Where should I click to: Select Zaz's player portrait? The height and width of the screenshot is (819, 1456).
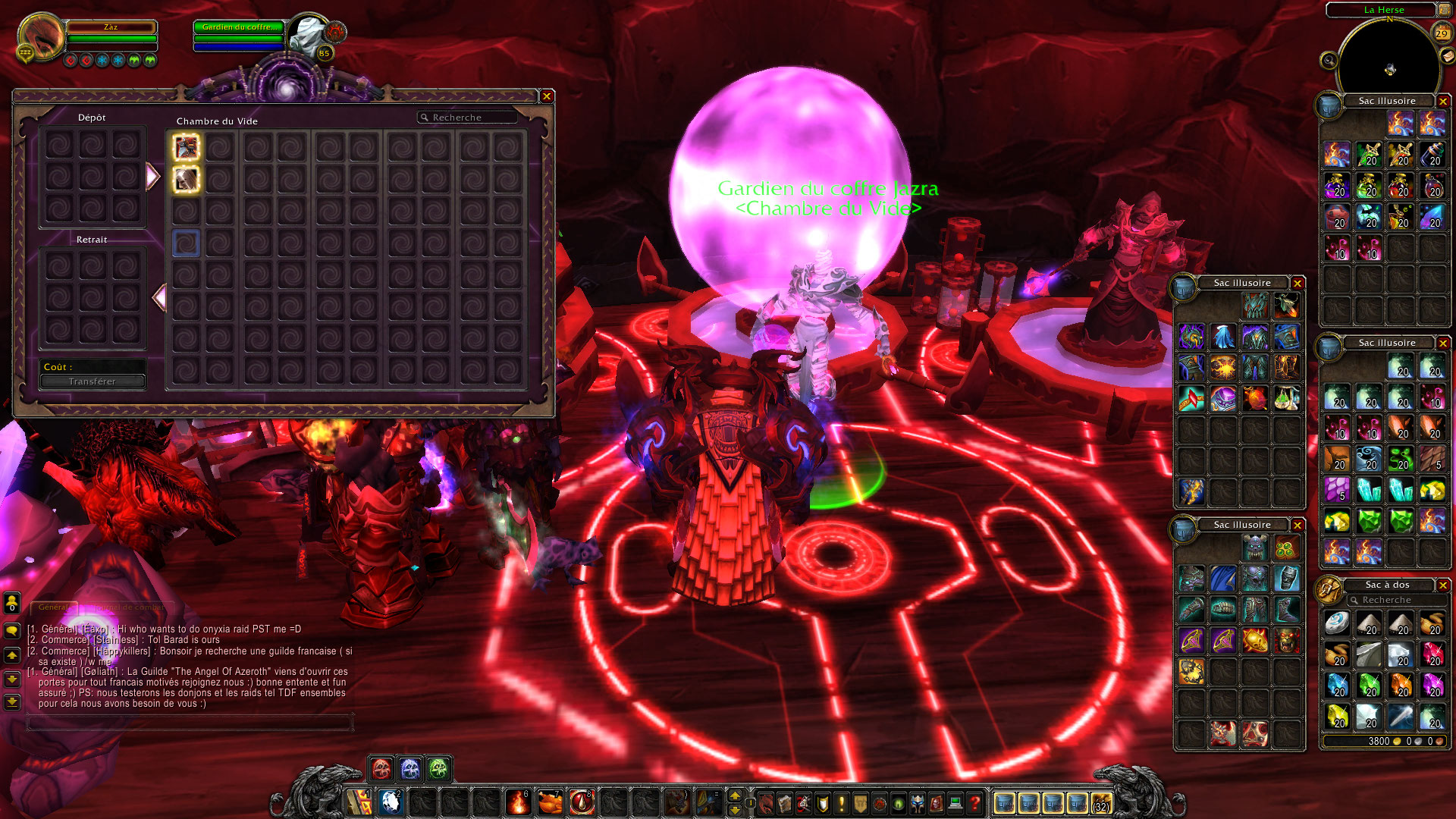(x=41, y=36)
